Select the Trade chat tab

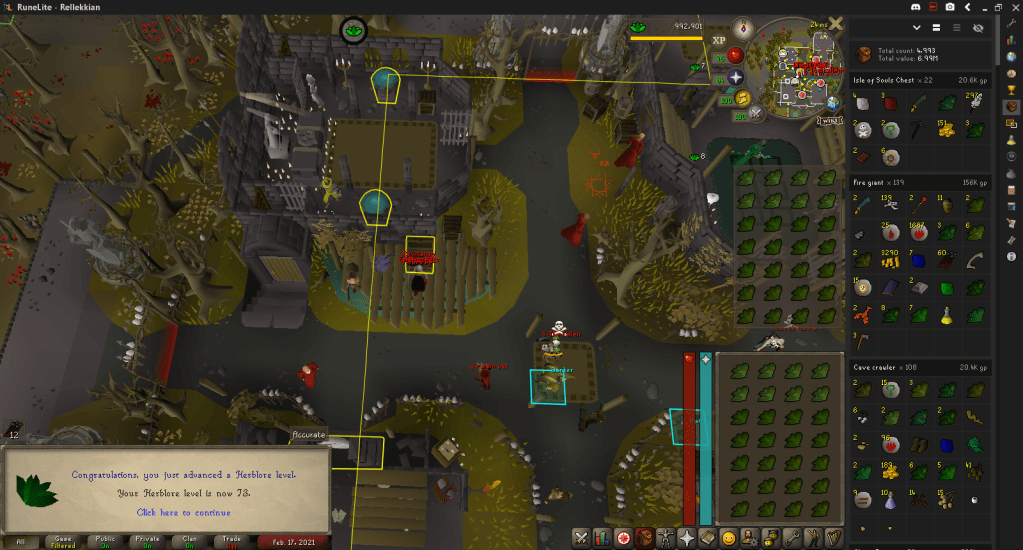point(230,542)
